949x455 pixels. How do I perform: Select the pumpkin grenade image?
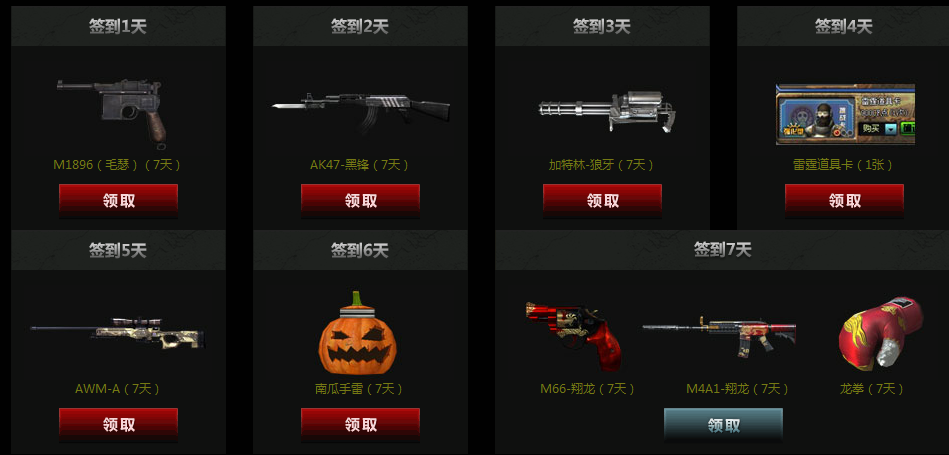pos(358,332)
